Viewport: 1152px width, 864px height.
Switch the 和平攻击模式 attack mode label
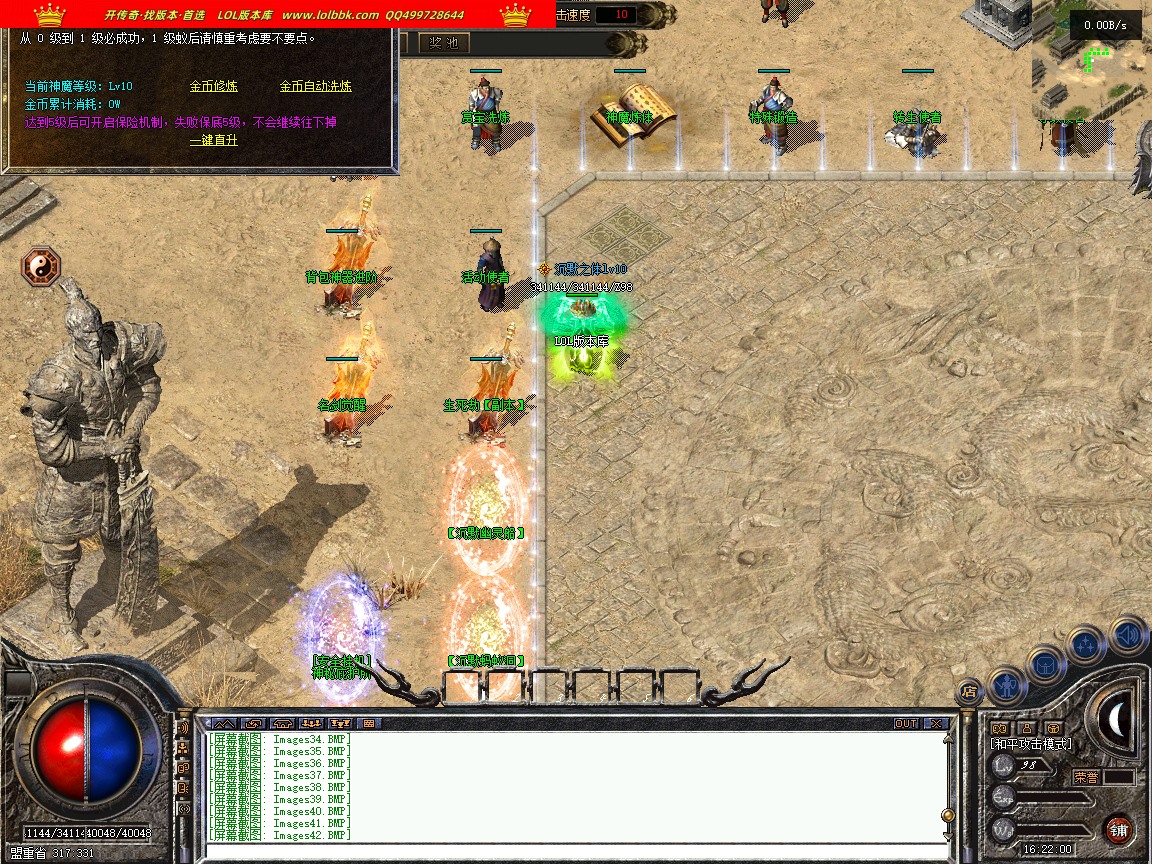[1031, 744]
